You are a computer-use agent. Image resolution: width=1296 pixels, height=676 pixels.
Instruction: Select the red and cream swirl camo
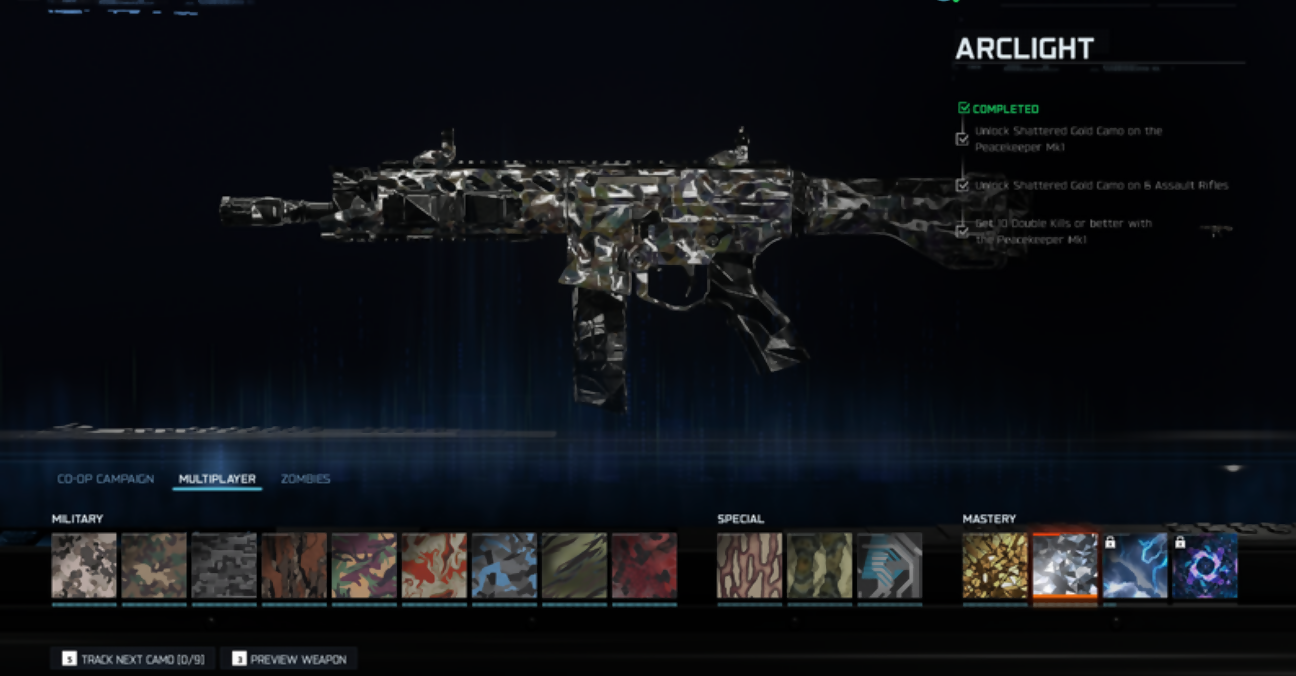434,566
